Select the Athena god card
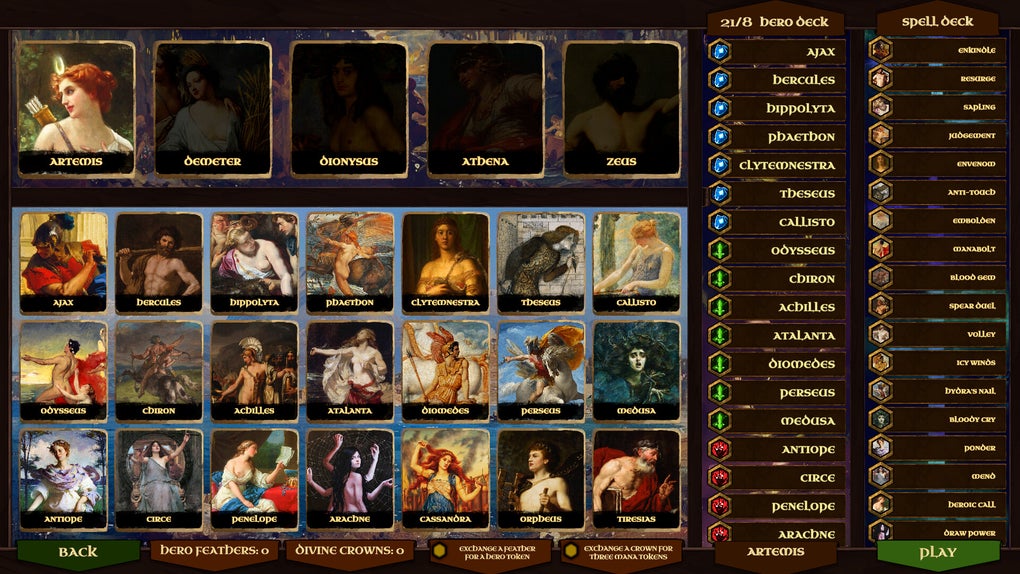The width and height of the screenshot is (1020, 574). [x=485, y=108]
